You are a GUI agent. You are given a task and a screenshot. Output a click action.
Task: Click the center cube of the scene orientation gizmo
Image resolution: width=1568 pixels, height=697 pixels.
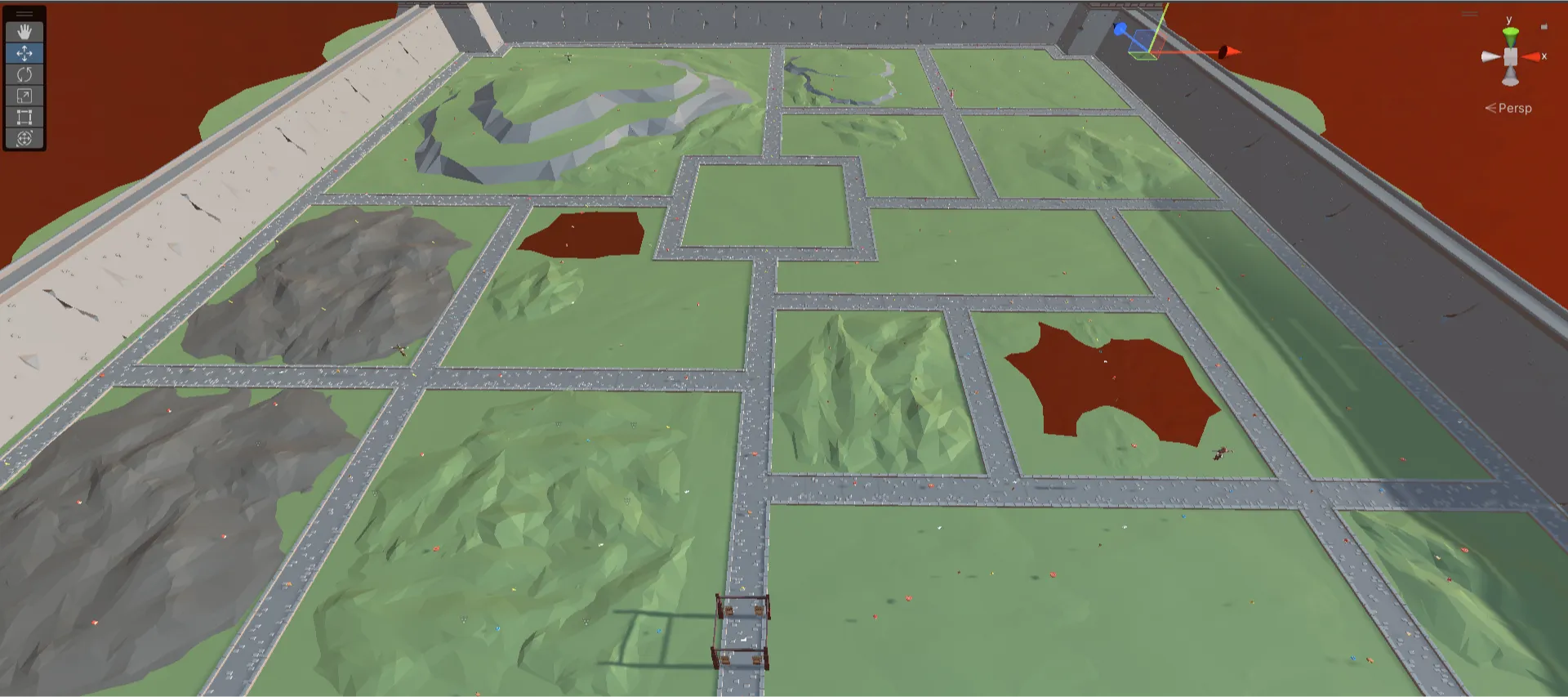[x=1510, y=57]
